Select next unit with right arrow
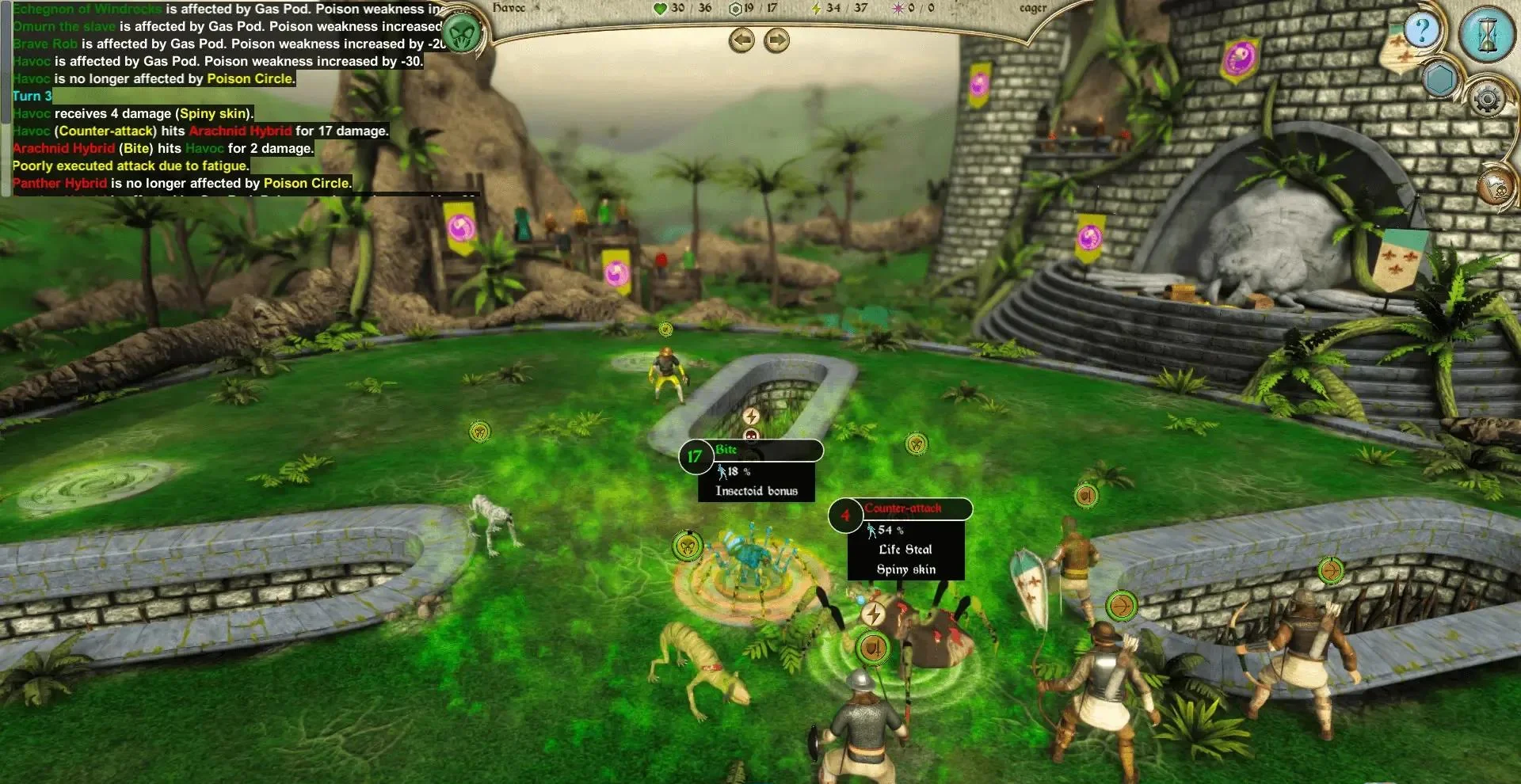The width and height of the screenshot is (1521, 784). tap(776, 40)
